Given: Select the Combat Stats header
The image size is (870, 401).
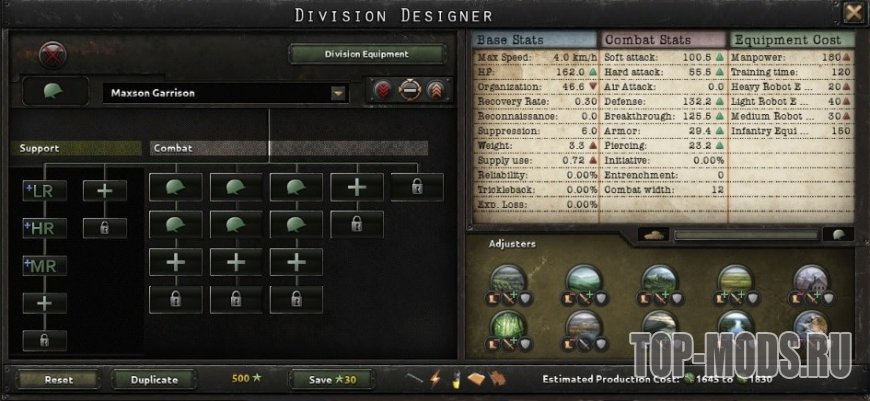Looking at the screenshot, I should pos(660,39).
